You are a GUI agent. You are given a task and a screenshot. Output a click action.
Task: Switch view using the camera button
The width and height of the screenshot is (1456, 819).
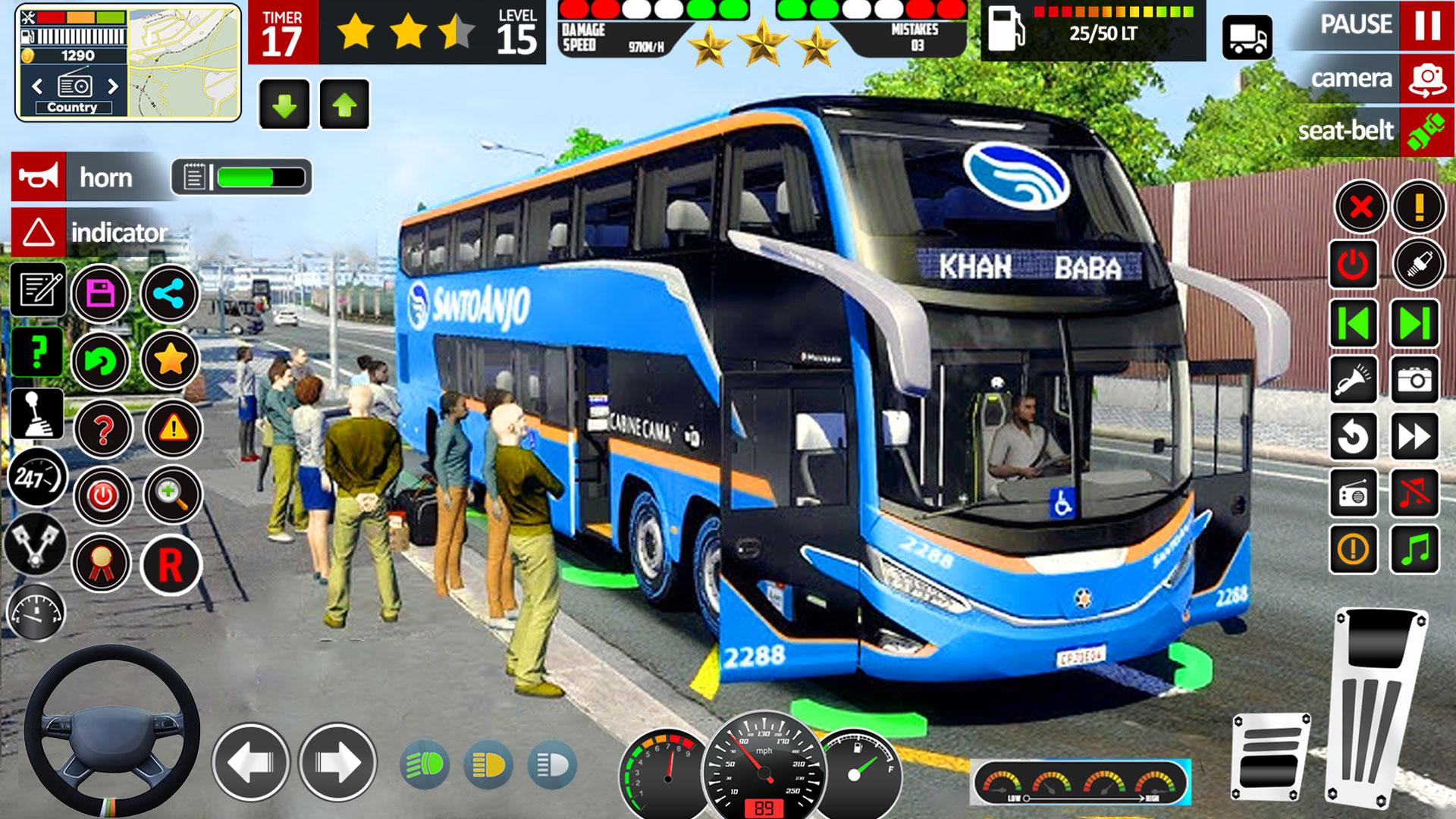point(1426,78)
